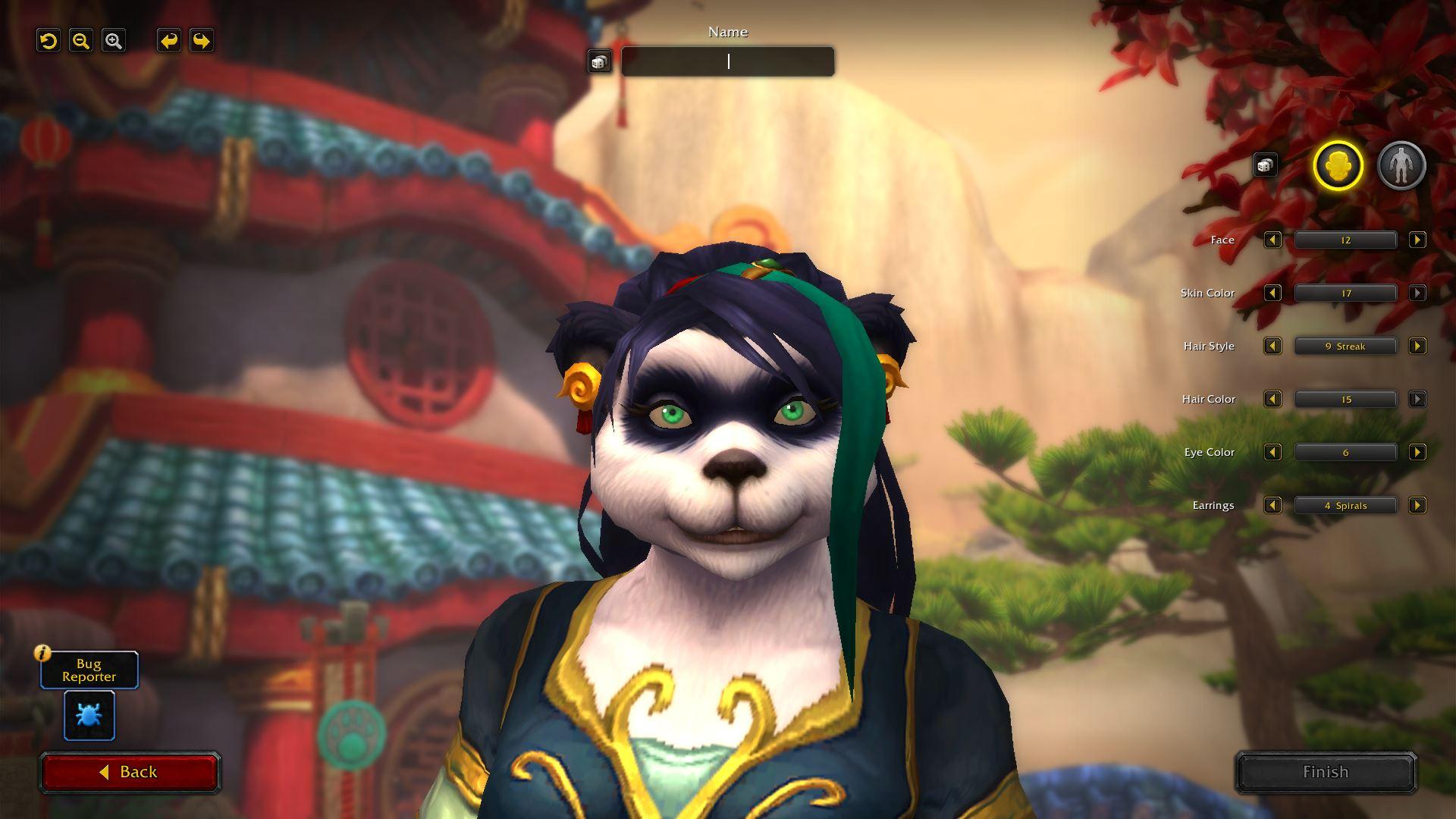
Task: Zoom in using the magnifier icon
Action: tap(115, 40)
